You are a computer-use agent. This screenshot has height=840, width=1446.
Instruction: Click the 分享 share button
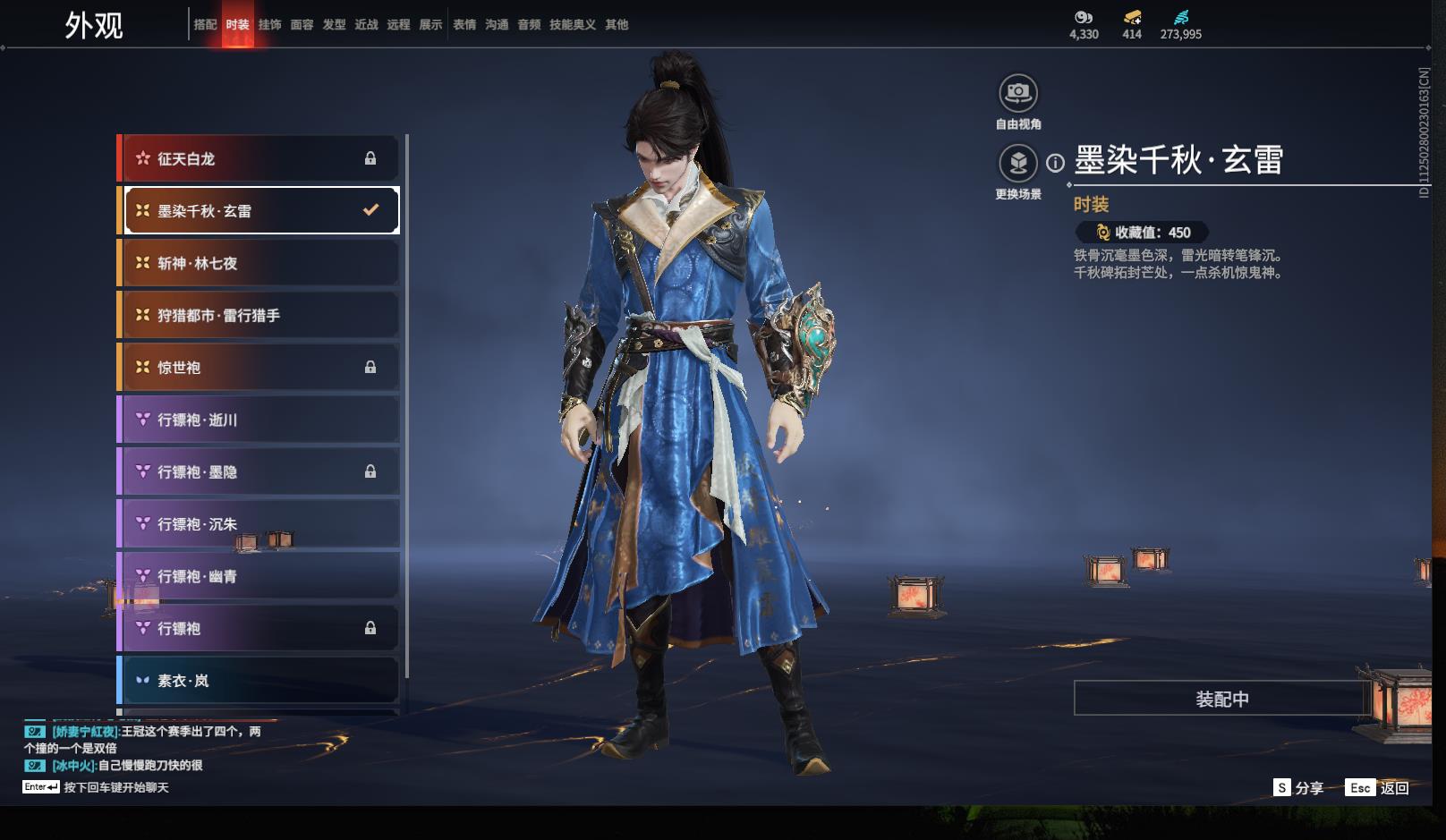click(1298, 788)
